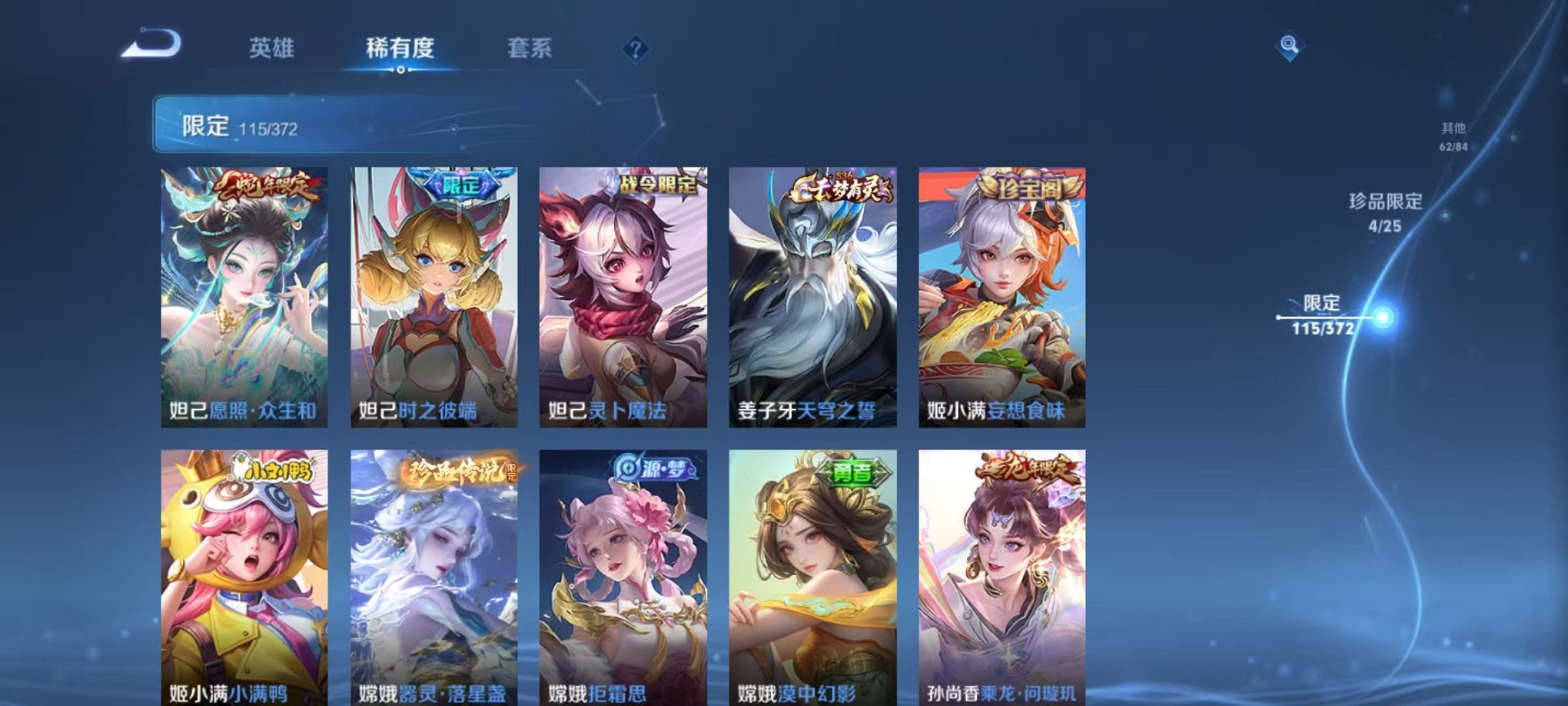
Task: Switch to the 英雄 tab
Action: click(274, 48)
